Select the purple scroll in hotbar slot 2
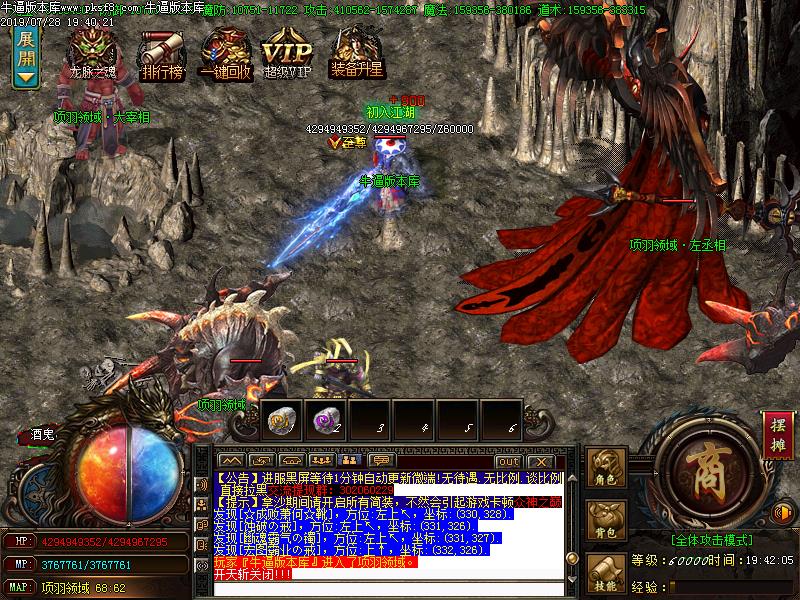The width and height of the screenshot is (800, 600). [325, 420]
